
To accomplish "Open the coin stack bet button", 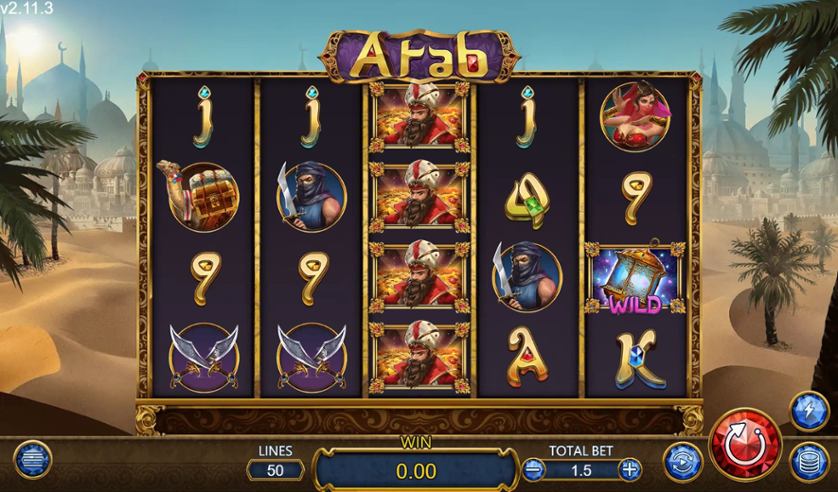I will (x=807, y=464).
